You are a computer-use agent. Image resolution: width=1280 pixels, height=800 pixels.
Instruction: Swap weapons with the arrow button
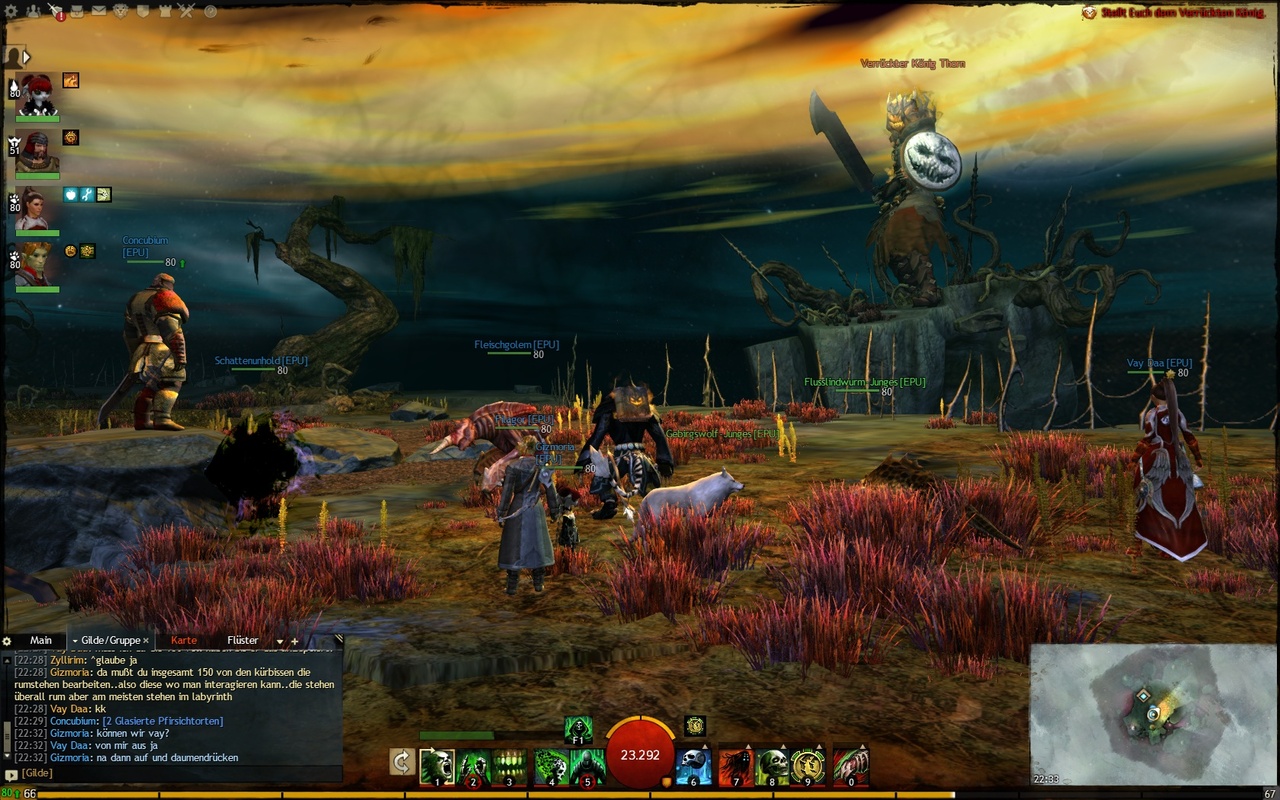tap(402, 762)
